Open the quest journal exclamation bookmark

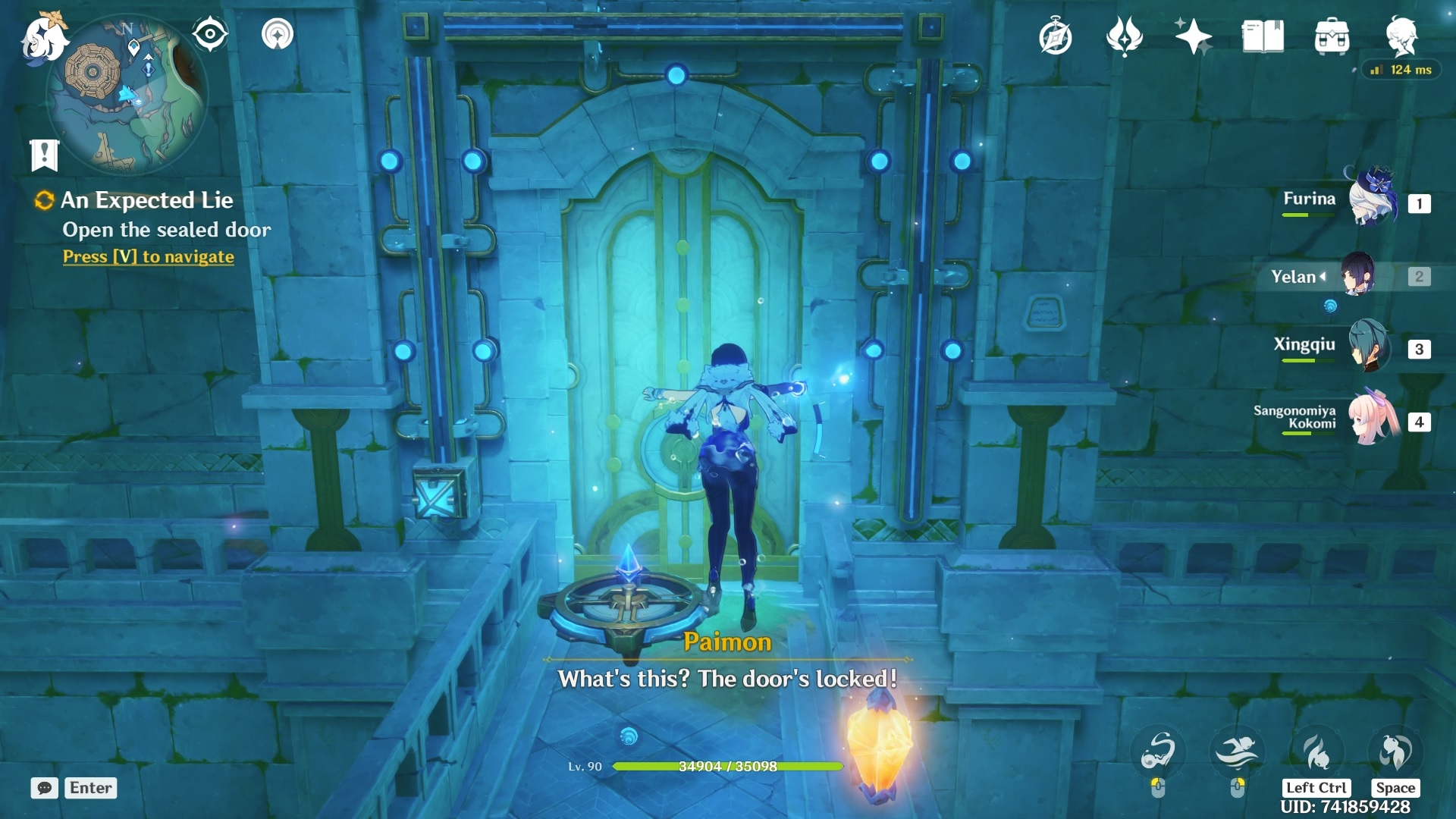point(45,155)
